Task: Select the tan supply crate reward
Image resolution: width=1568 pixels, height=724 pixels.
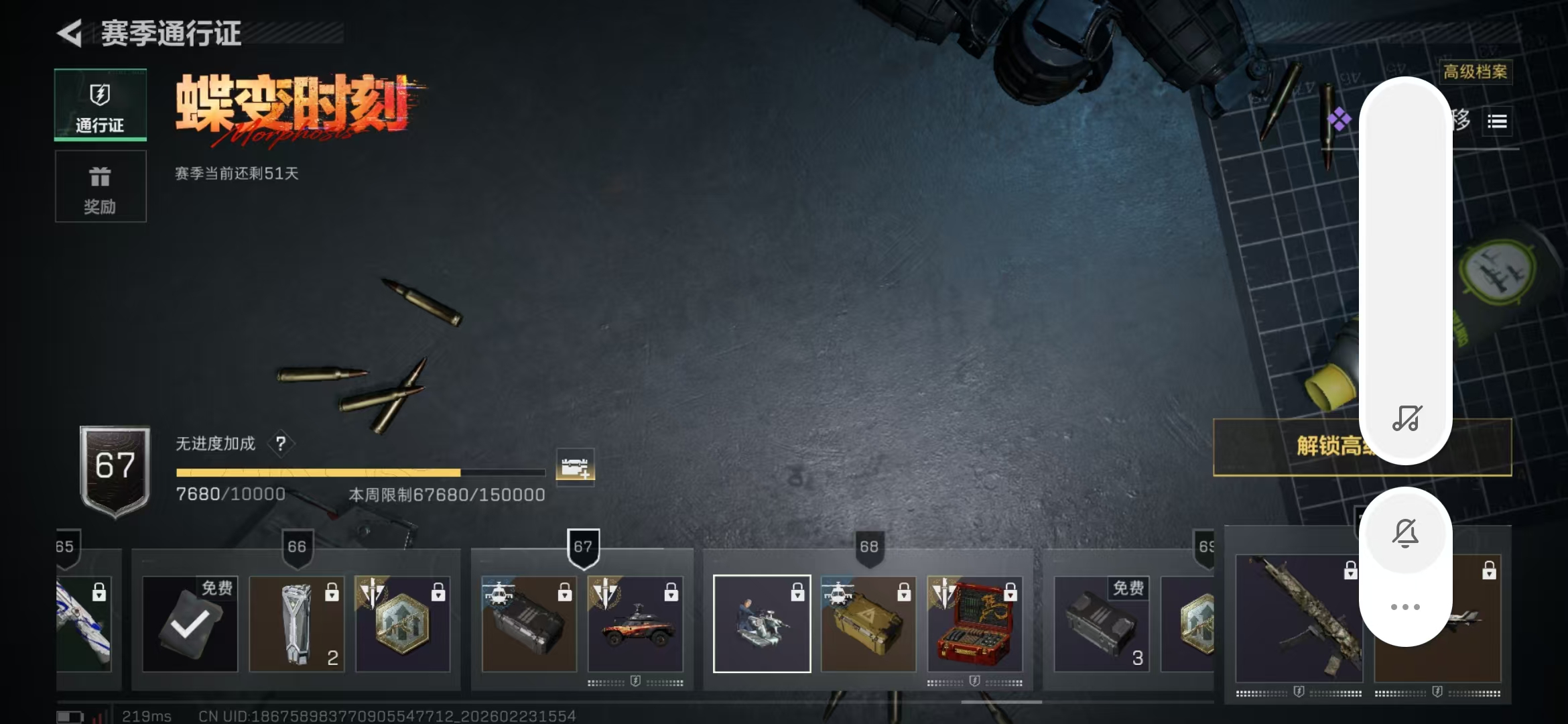Action: pos(868,624)
